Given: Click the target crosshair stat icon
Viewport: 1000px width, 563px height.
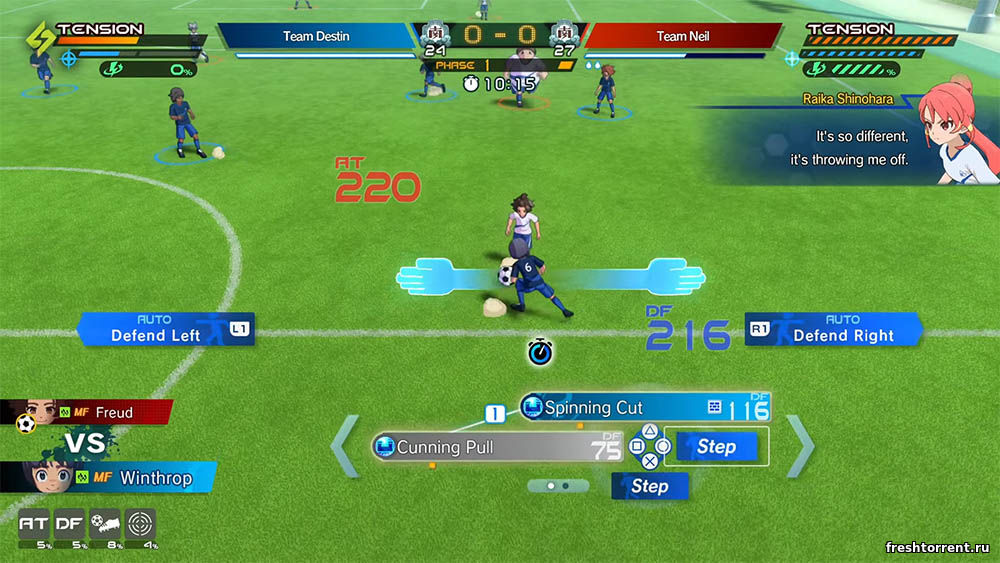Looking at the screenshot, I should tap(141, 524).
